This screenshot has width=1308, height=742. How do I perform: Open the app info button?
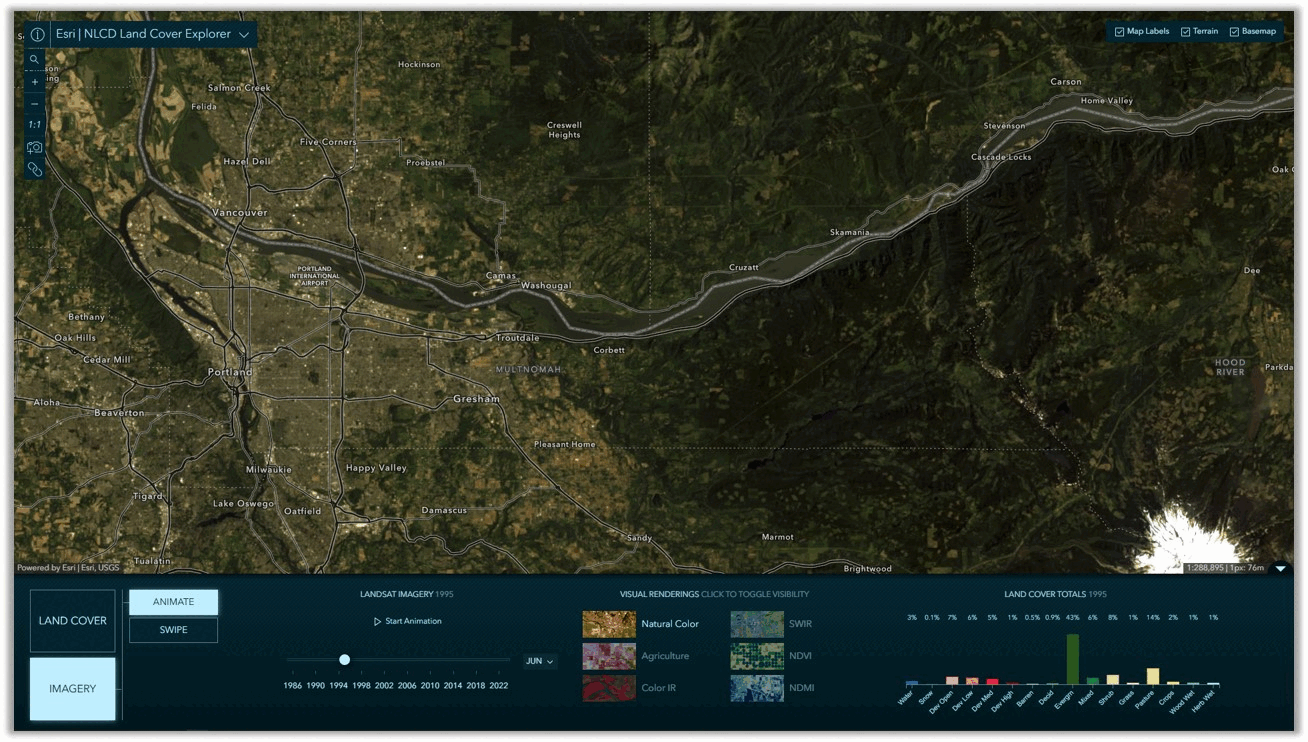pyautogui.click(x=37, y=35)
